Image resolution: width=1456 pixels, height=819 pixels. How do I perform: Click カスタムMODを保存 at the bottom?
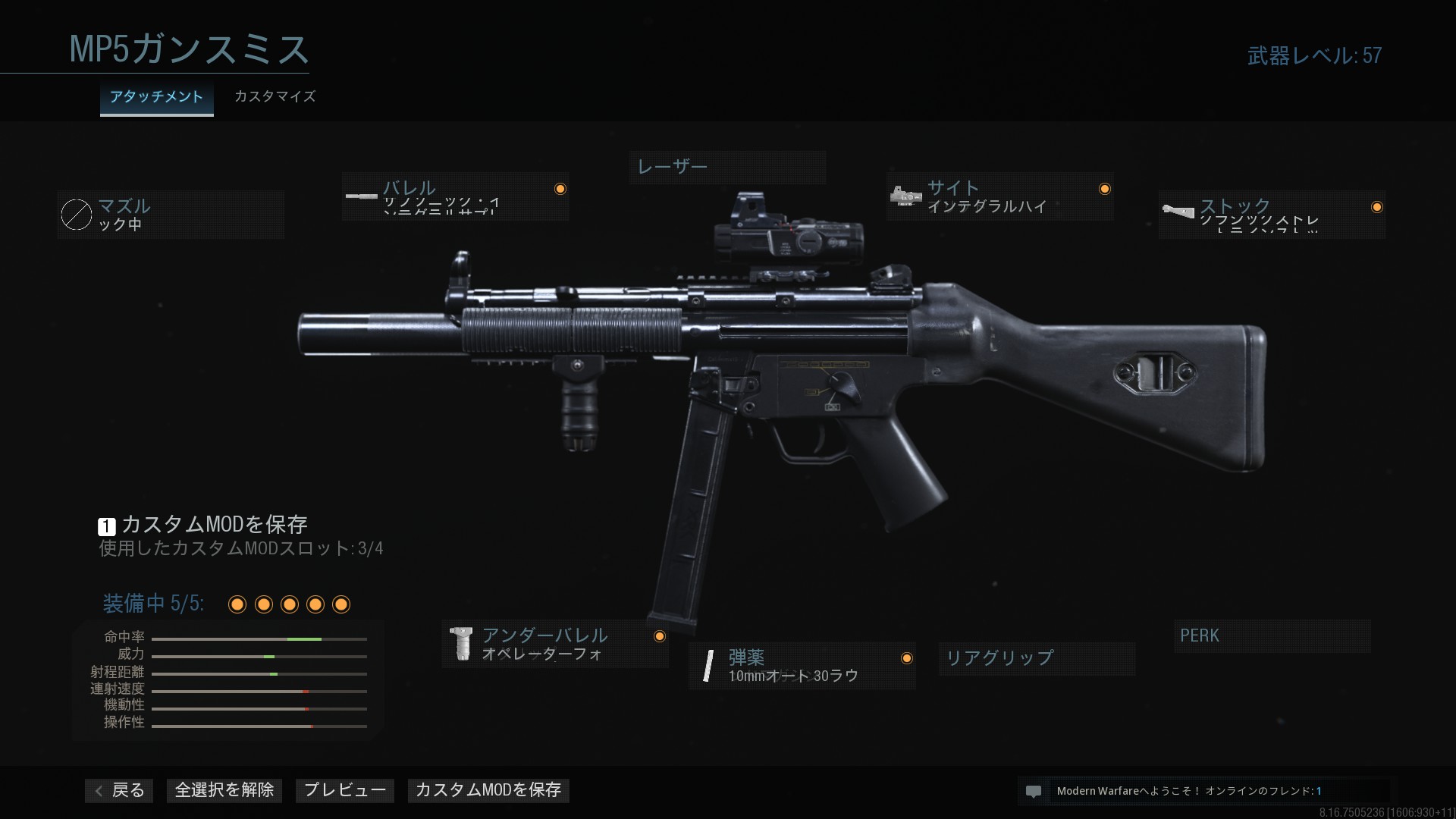pos(488,790)
